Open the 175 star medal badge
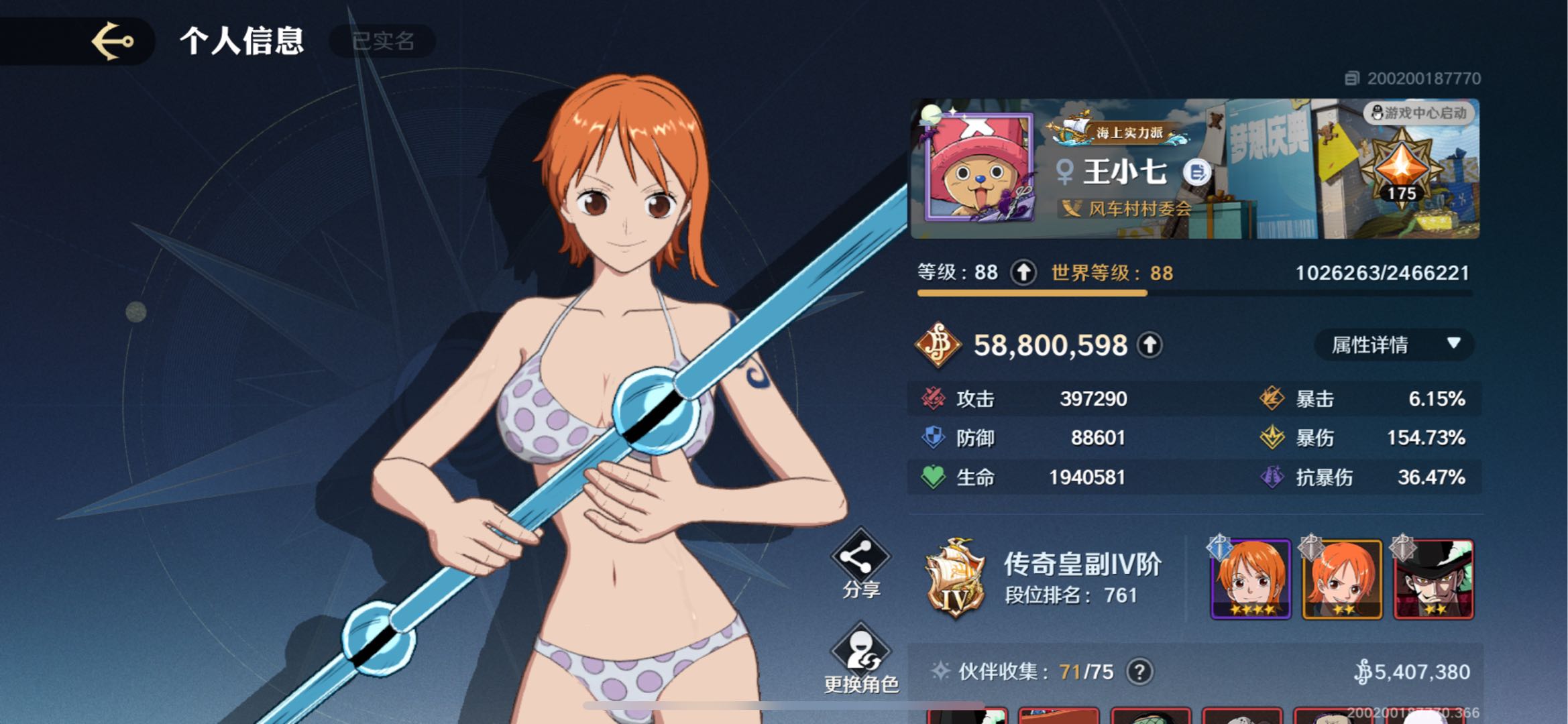 pos(1401,169)
